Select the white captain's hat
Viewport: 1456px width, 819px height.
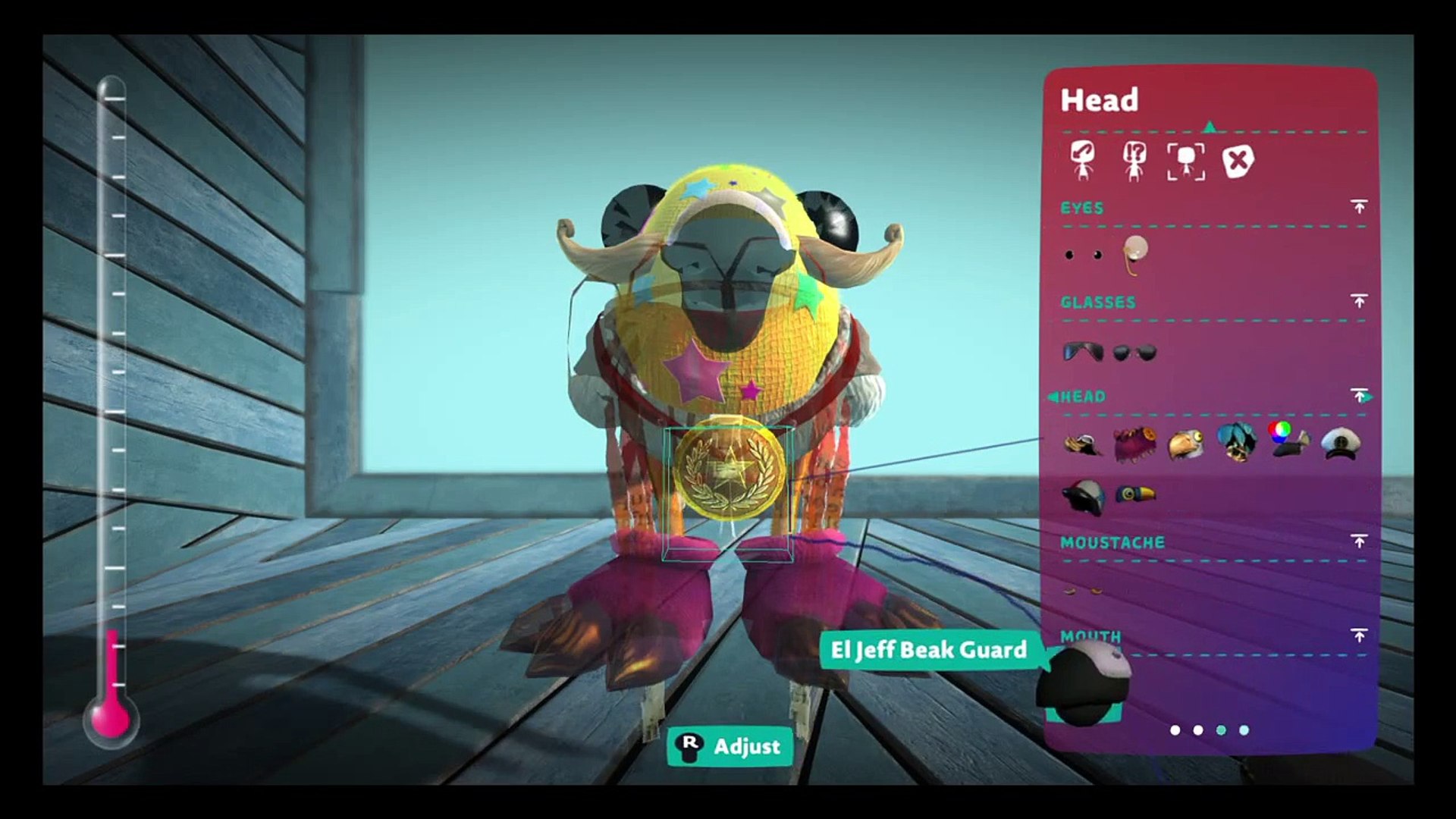point(1340,444)
